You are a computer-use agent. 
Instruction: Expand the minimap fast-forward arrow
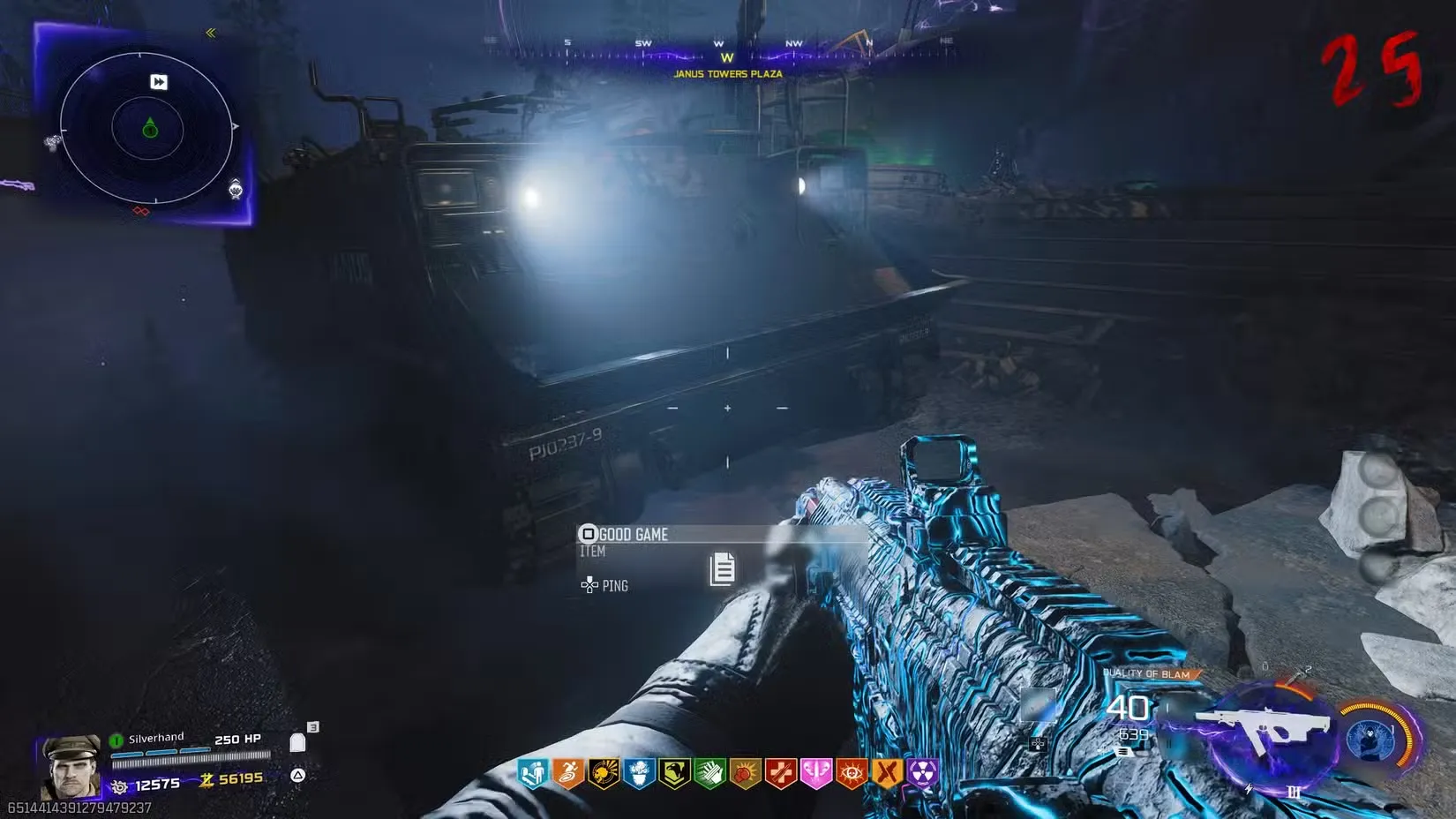(x=157, y=83)
